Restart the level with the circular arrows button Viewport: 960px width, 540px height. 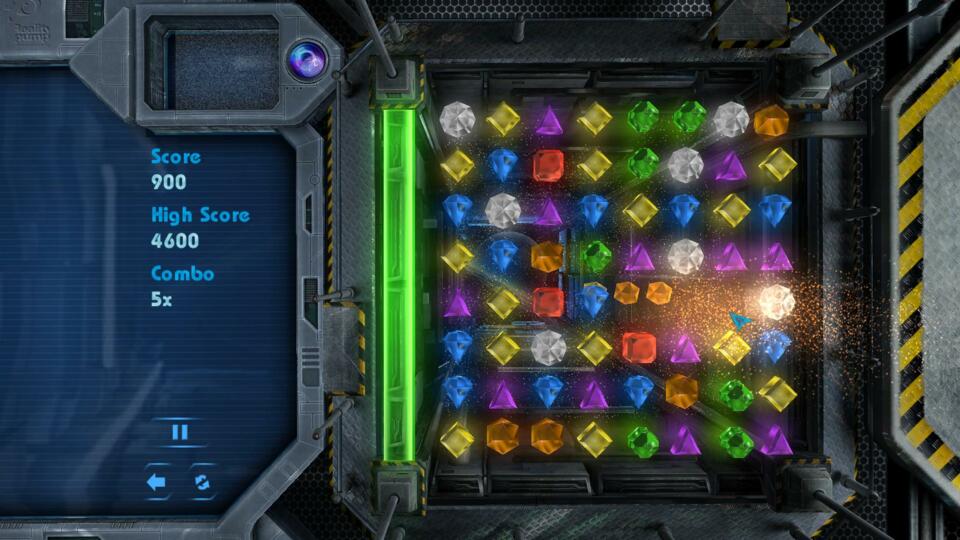pyautogui.click(x=203, y=482)
